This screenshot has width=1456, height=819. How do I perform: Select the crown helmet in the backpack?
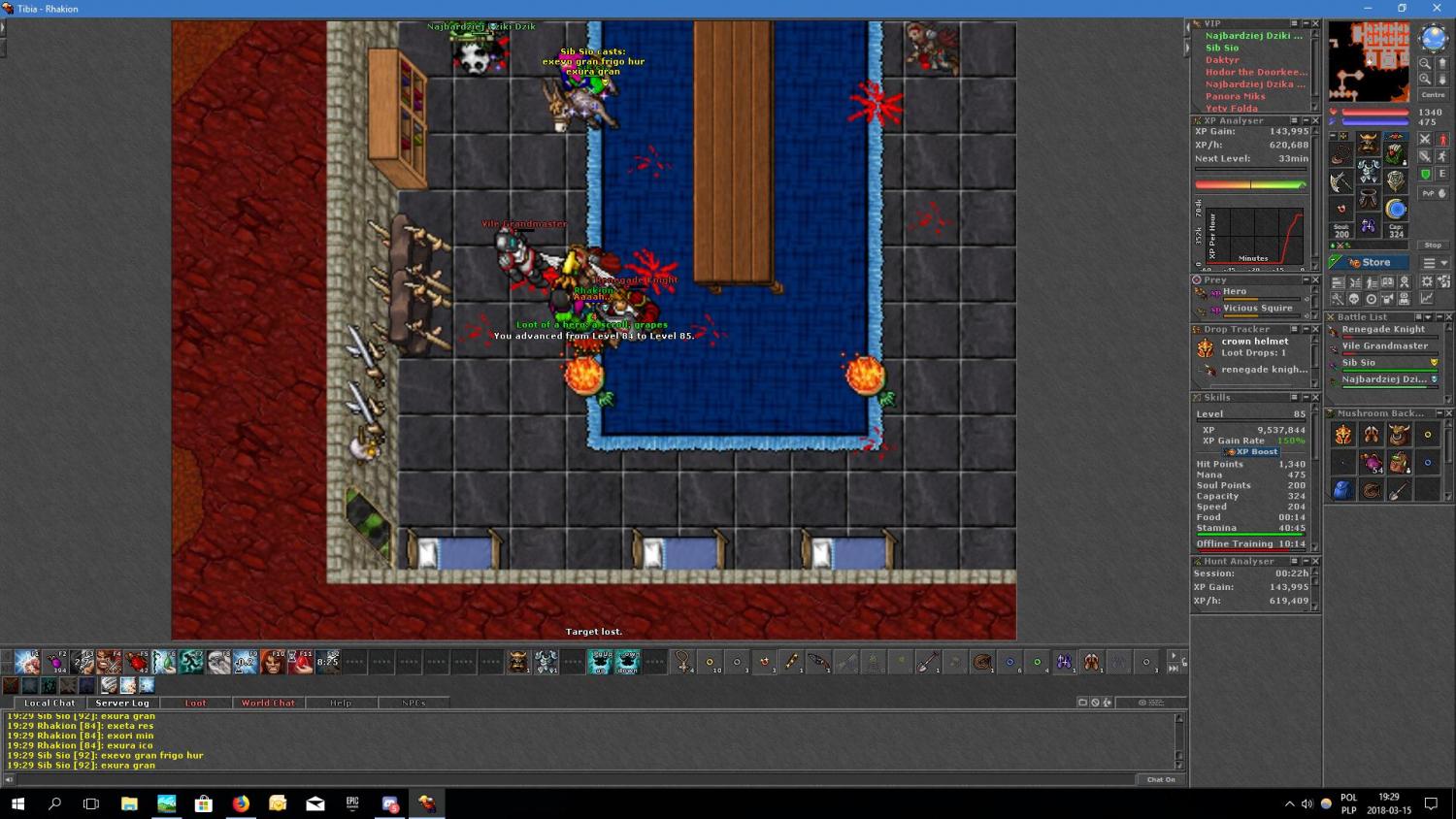click(1343, 436)
